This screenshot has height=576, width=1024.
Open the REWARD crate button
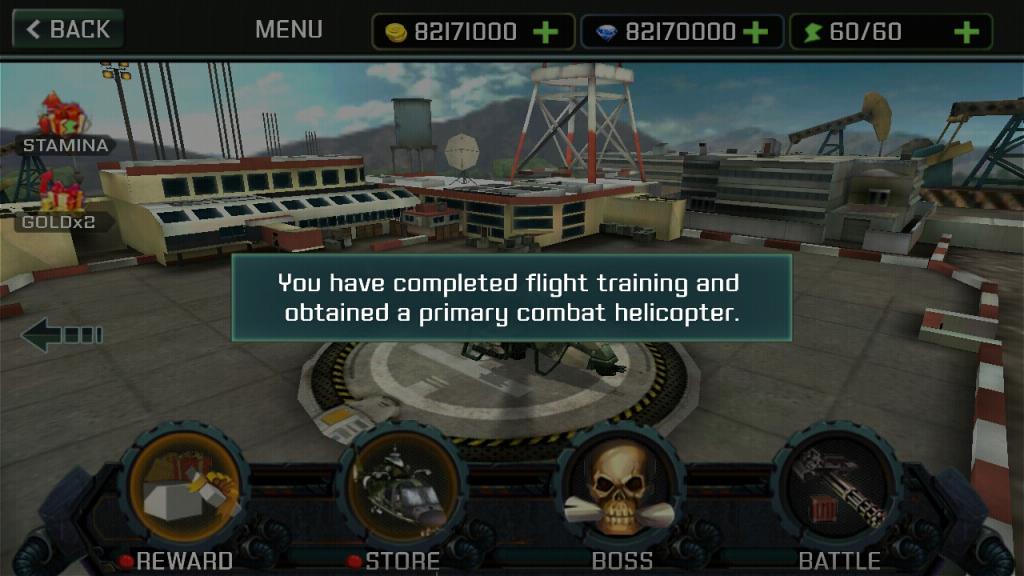click(184, 487)
